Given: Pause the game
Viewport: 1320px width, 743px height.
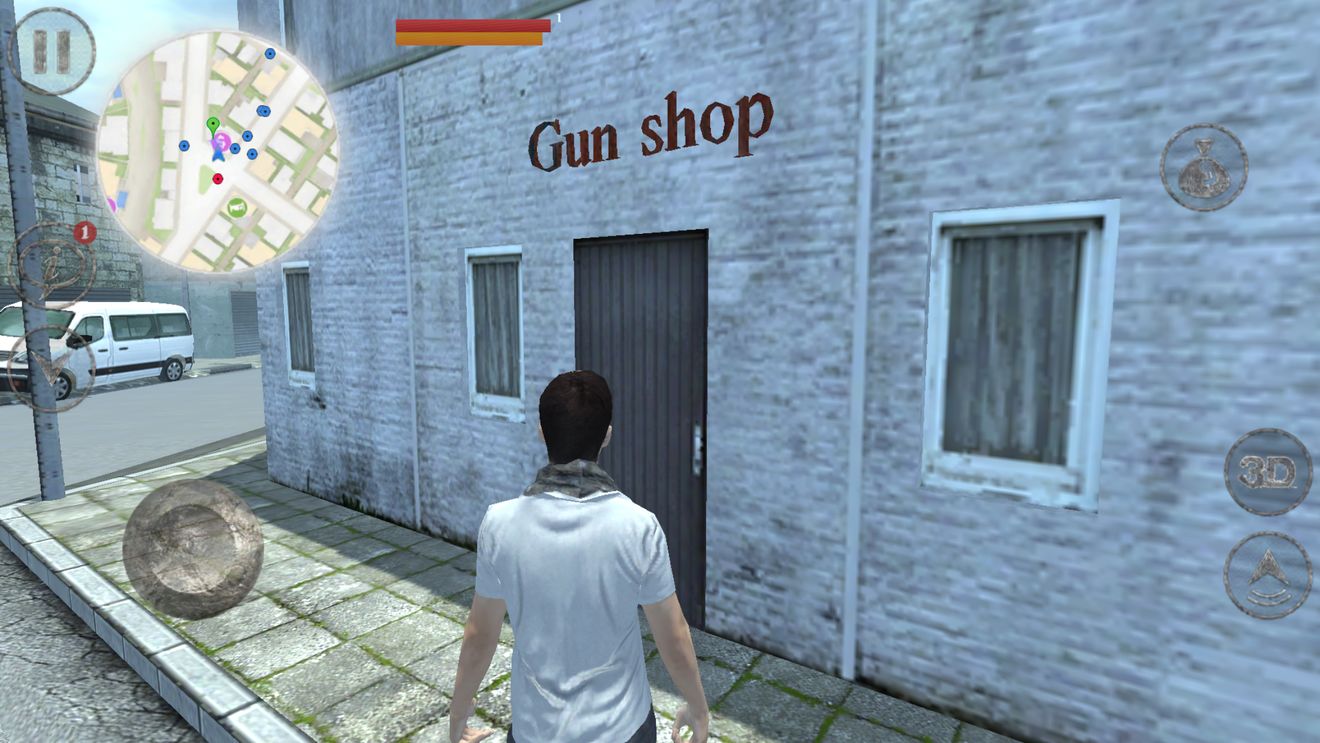Looking at the screenshot, I should 51,51.
